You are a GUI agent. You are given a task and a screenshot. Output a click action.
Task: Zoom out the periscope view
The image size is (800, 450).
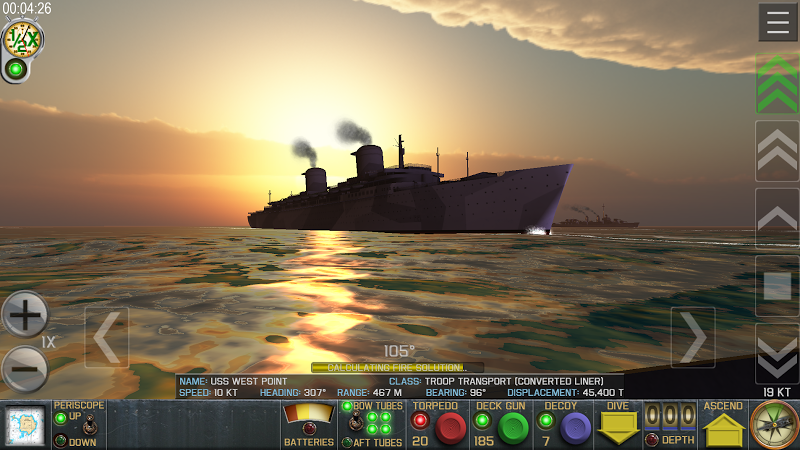click(x=25, y=369)
